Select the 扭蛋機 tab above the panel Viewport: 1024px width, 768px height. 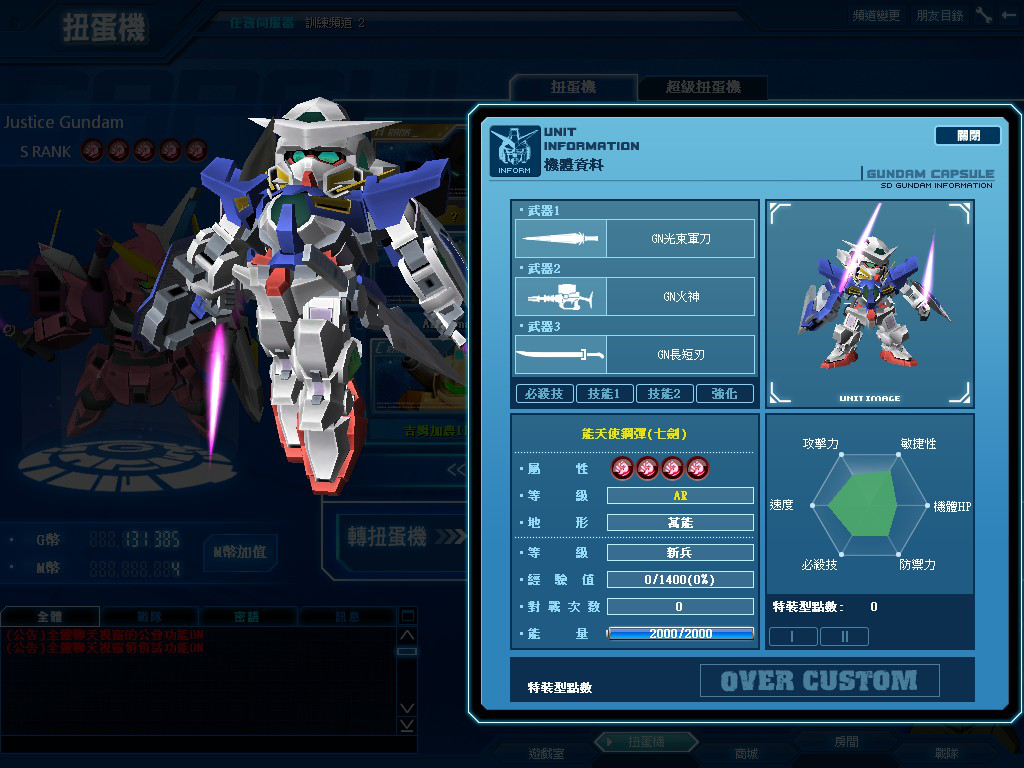[573, 88]
